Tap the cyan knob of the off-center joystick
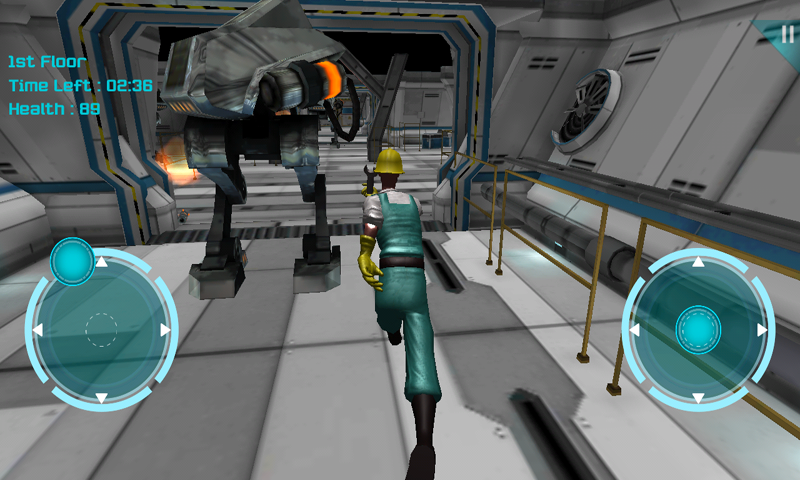The height and width of the screenshot is (480, 800). tap(72, 261)
